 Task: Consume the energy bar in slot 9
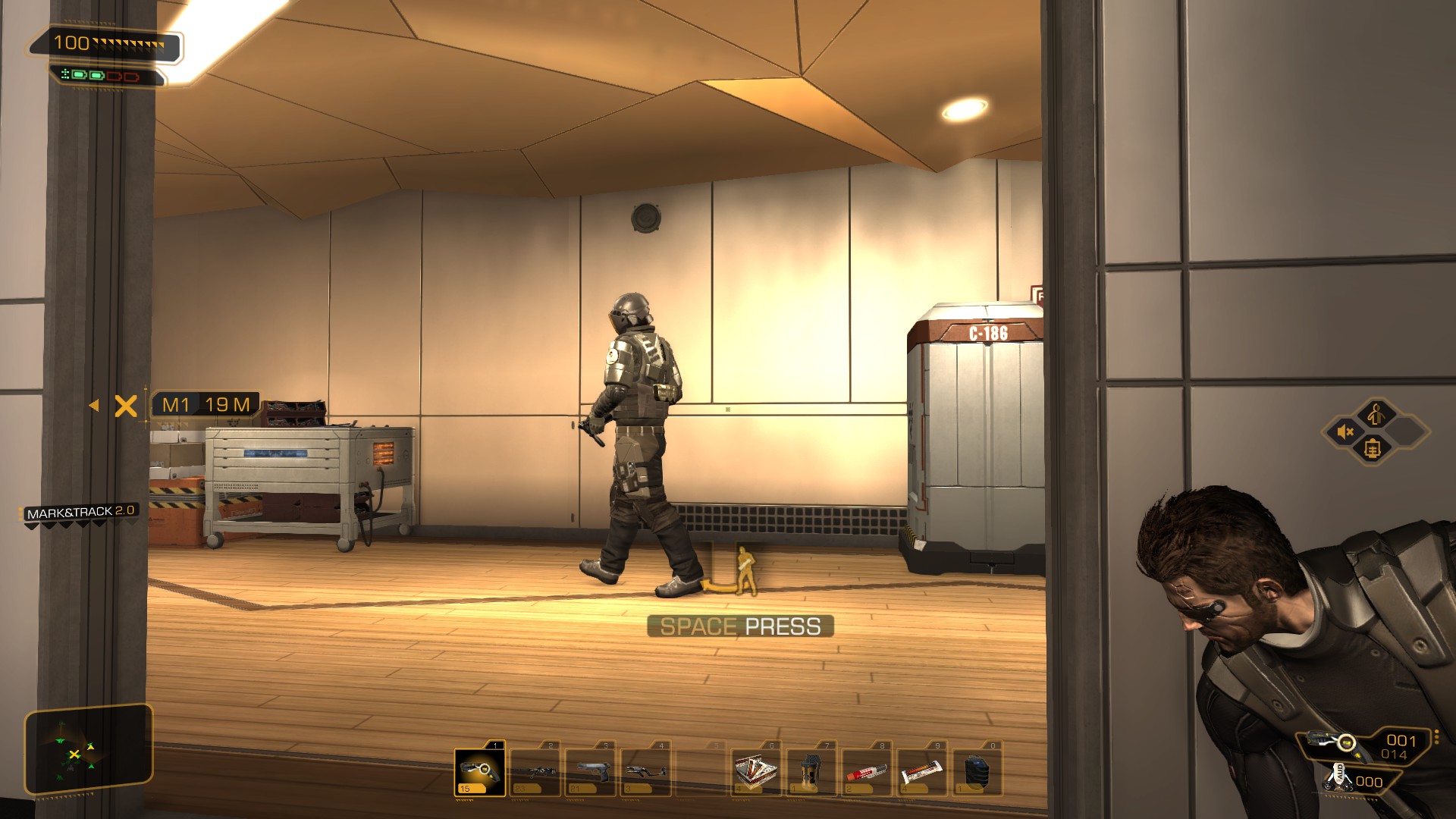pyautogui.click(x=923, y=772)
